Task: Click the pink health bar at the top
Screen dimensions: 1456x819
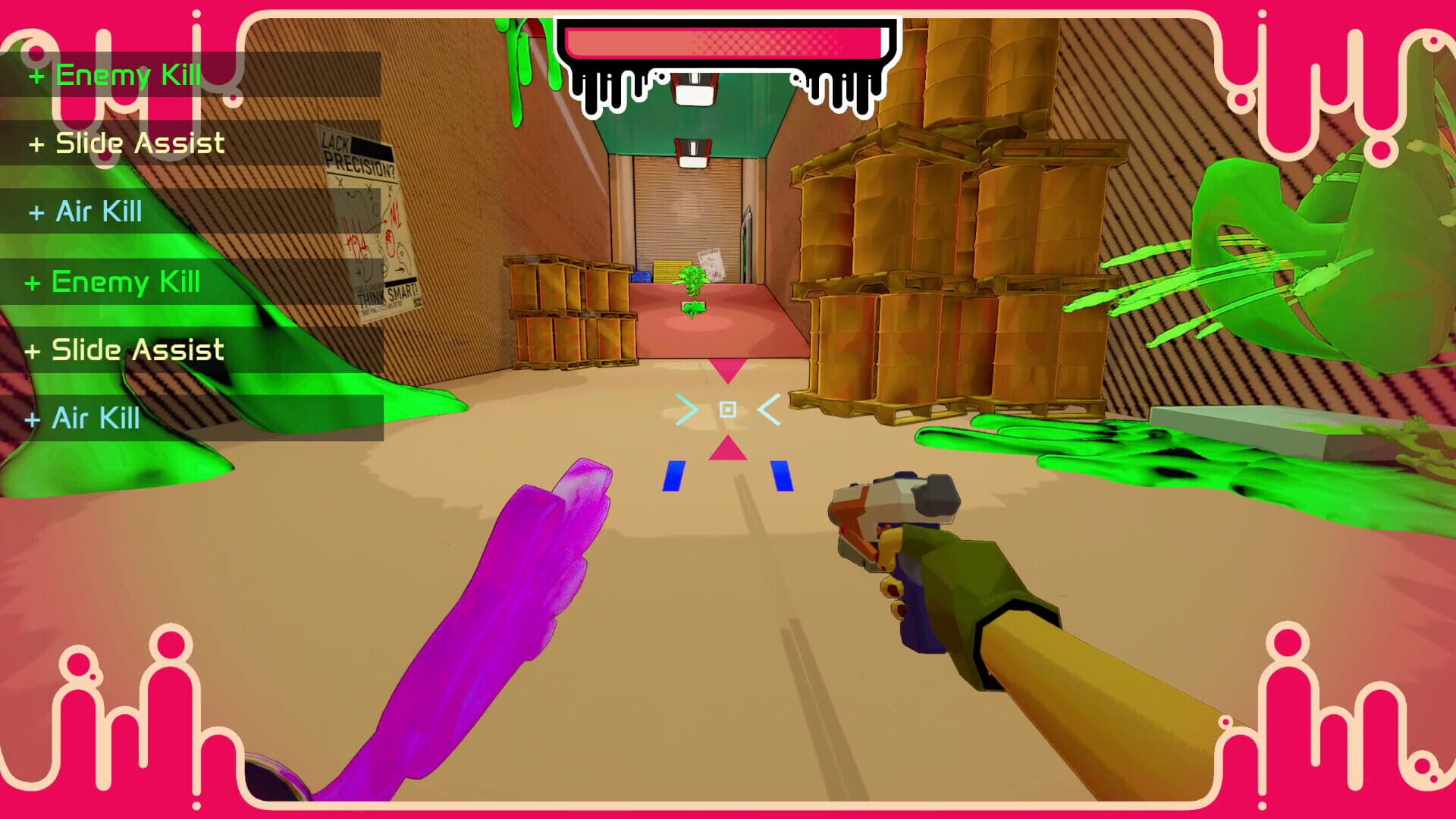Action: pyautogui.click(x=724, y=42)
